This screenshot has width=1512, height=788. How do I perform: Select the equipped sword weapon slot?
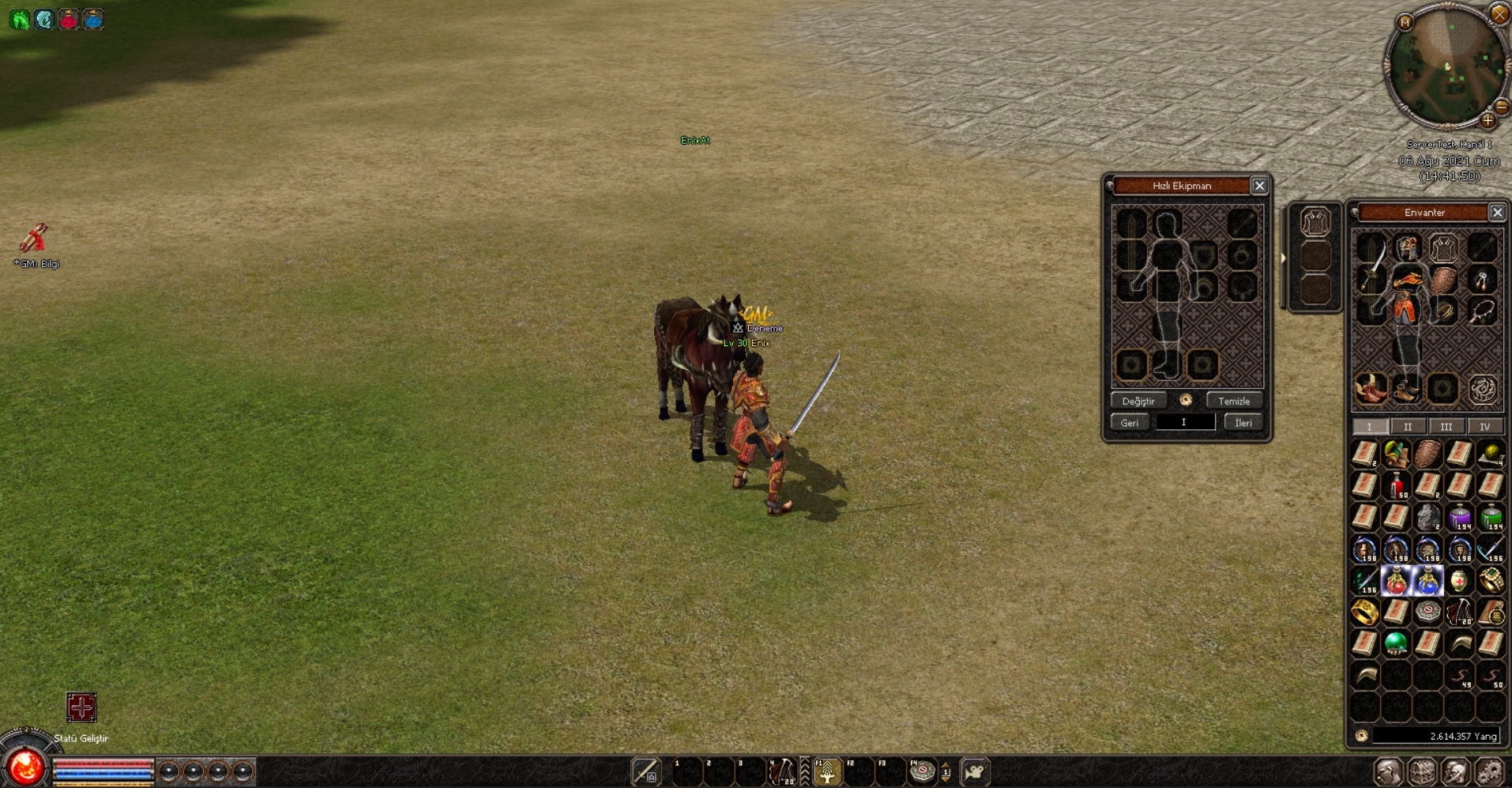[x=1372, y=263]
